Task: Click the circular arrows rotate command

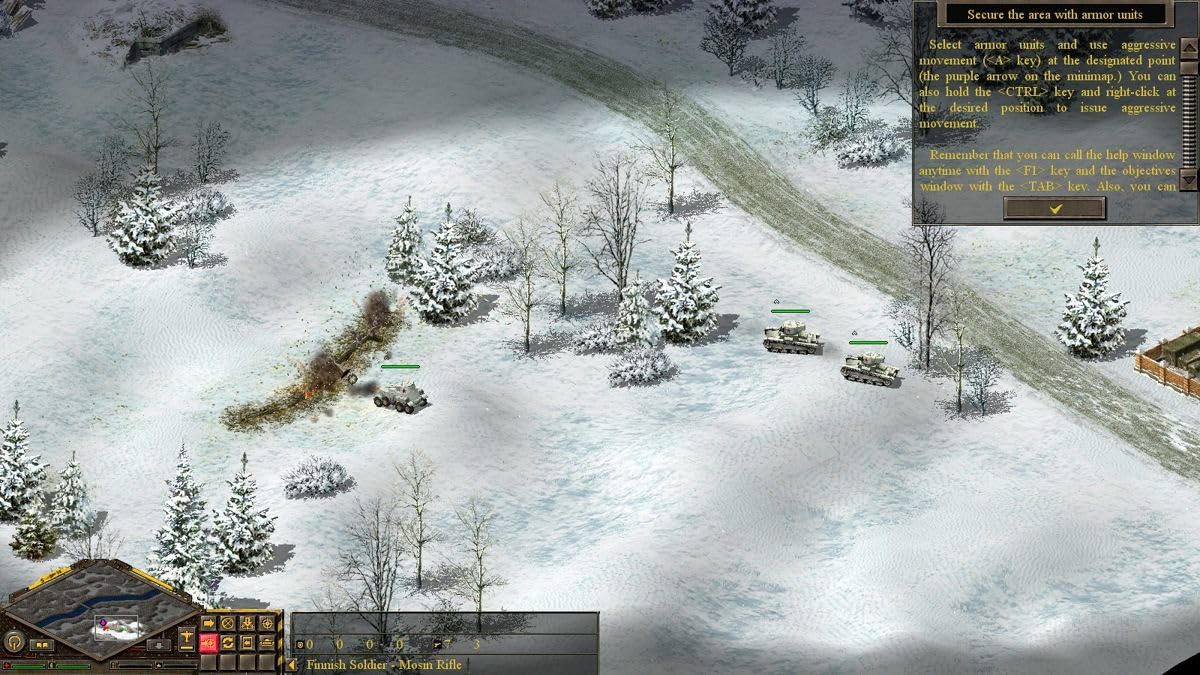Action: coord(228,642)
